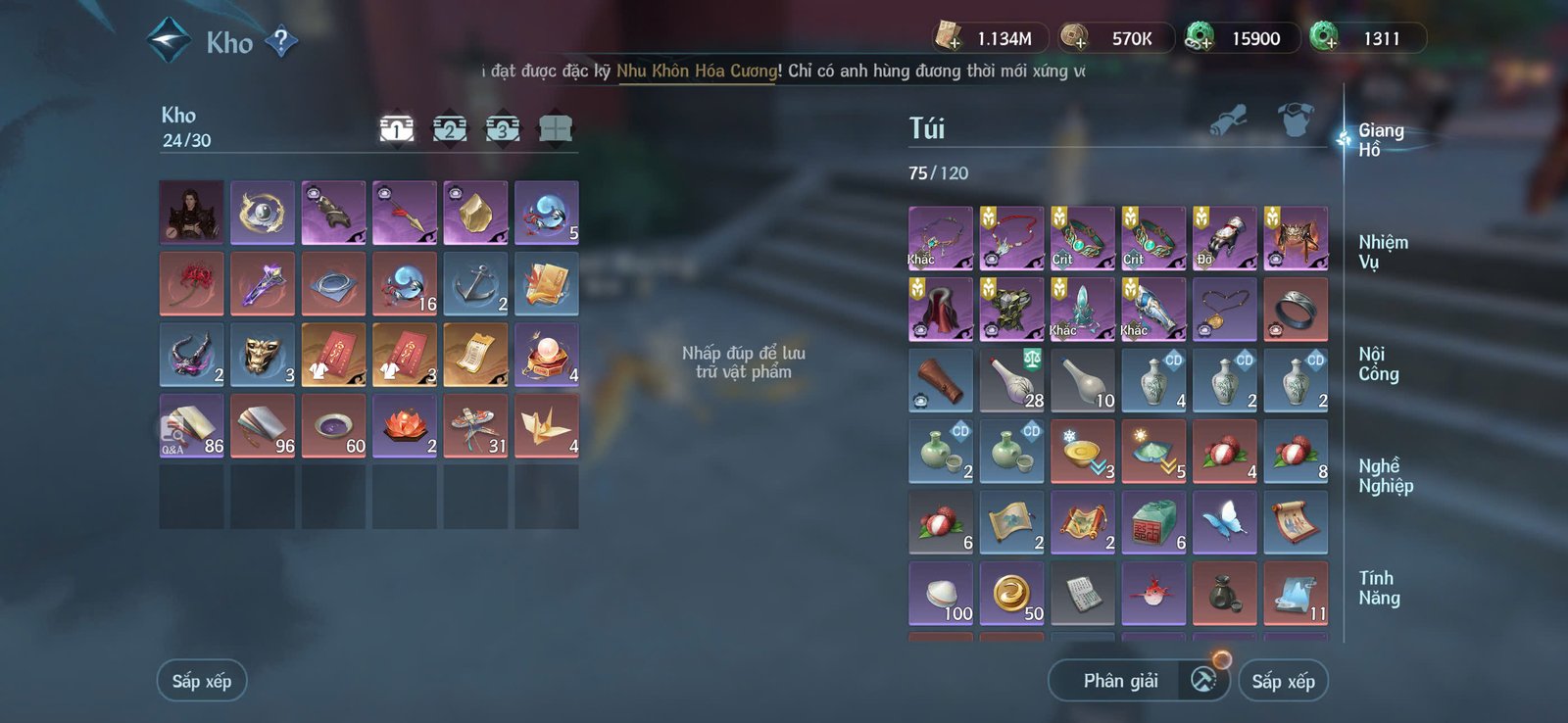Select the armor filter icon above the bag
Screen dimensions: 1568x723
point(1296,118)
